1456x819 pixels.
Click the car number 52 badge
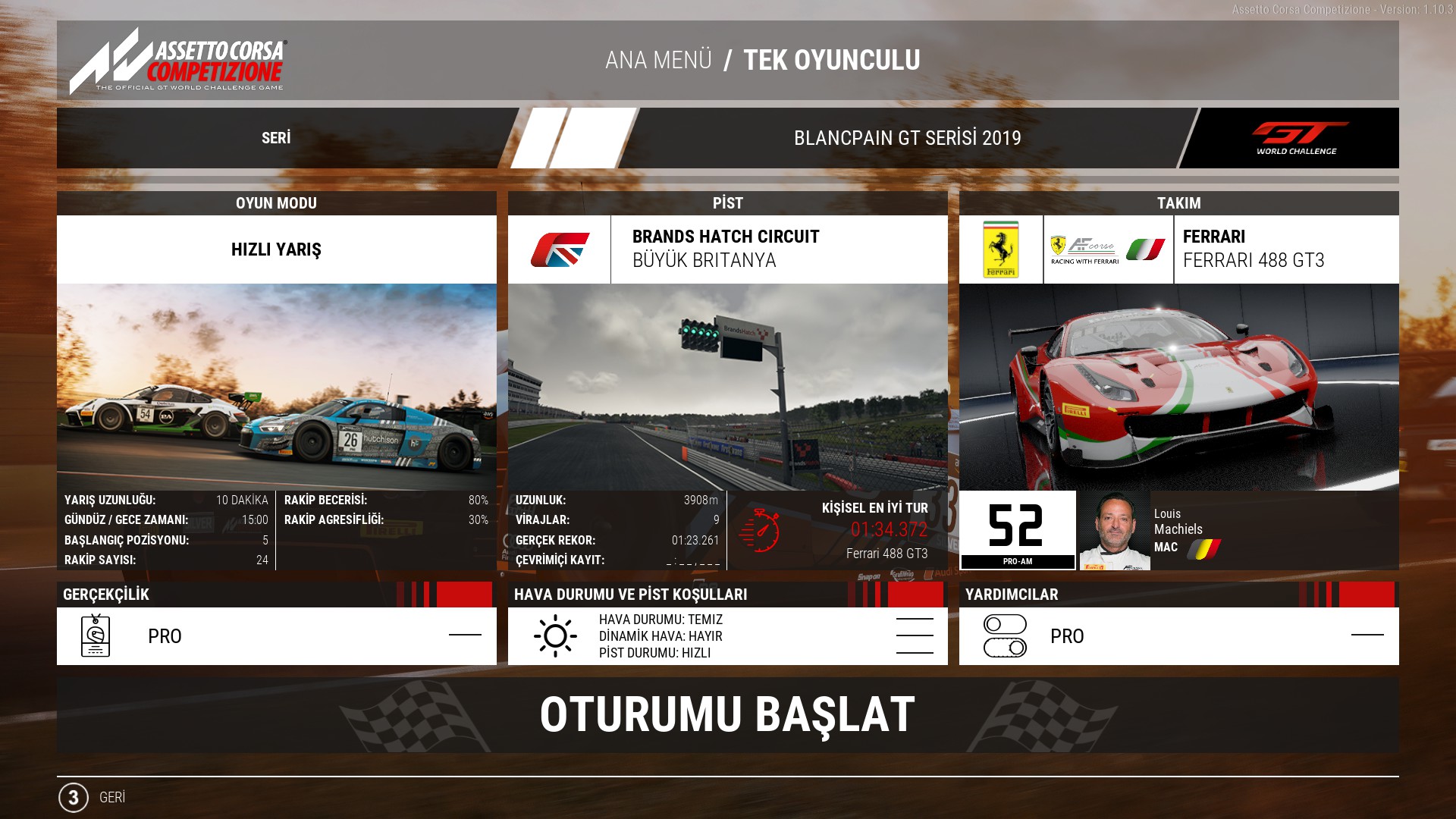click(x=1017, y=529)
